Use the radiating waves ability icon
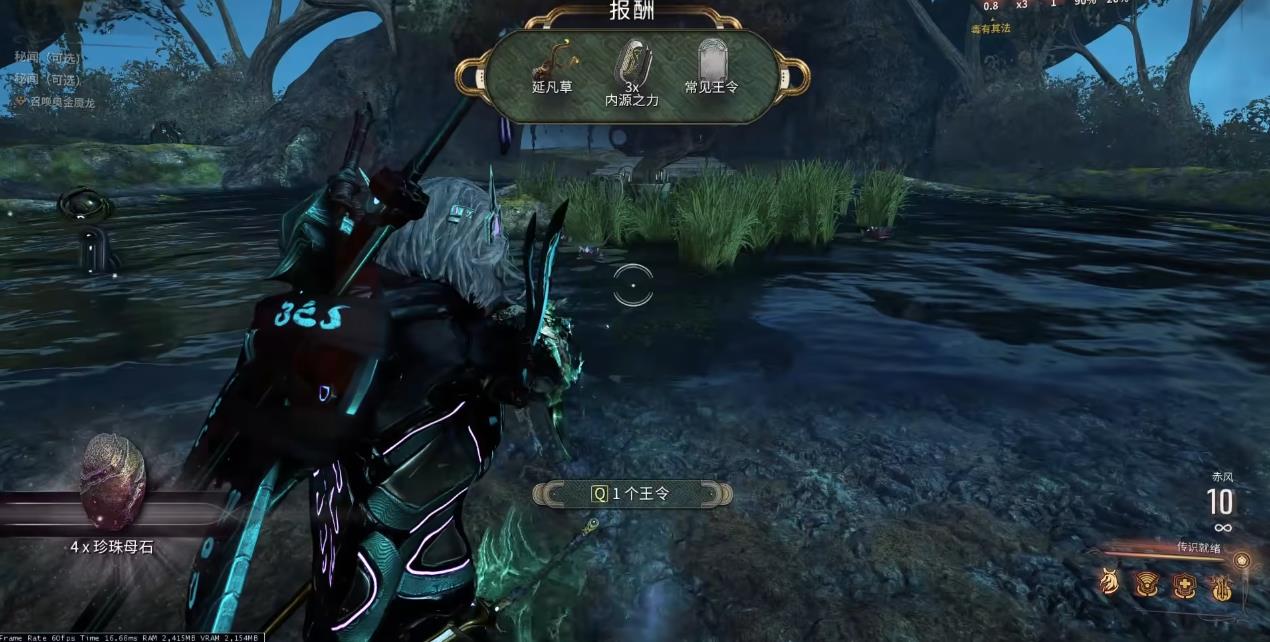1270x642 pixels. (x=1147, y=584)
